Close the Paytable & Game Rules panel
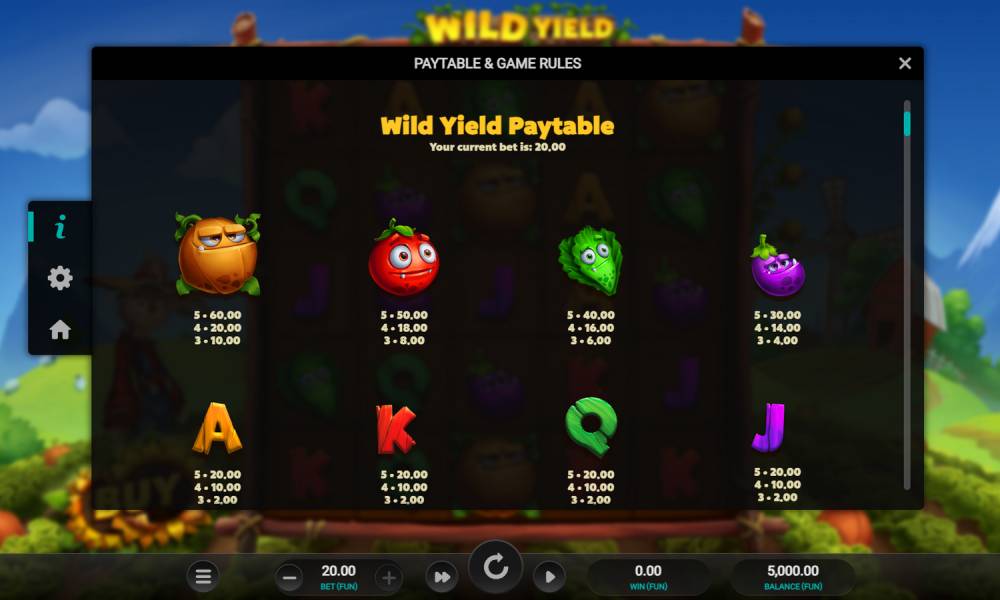Viewport: 1000px width, 600px height. (905, 63)
